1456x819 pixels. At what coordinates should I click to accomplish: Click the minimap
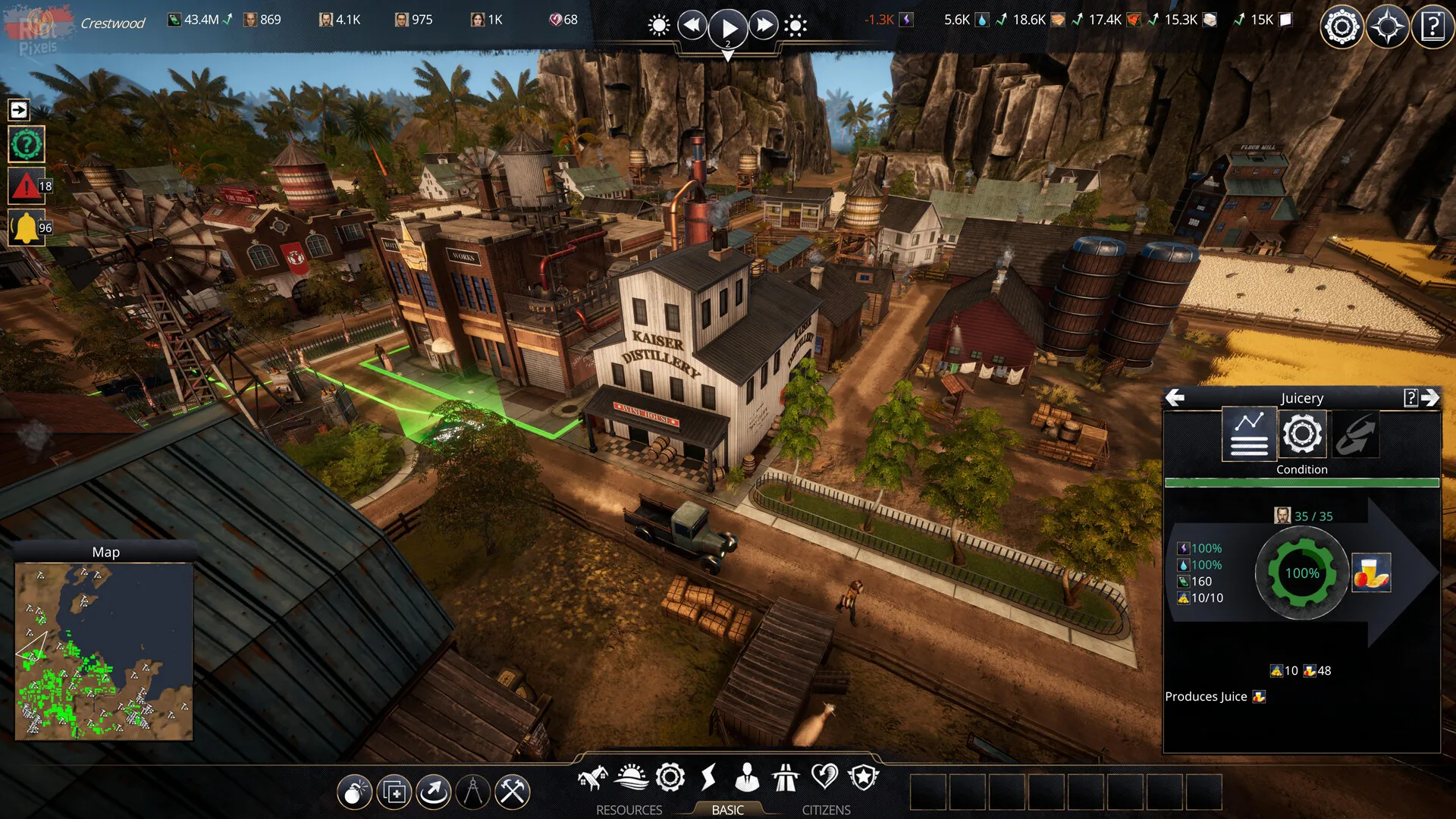click(104, 651)
